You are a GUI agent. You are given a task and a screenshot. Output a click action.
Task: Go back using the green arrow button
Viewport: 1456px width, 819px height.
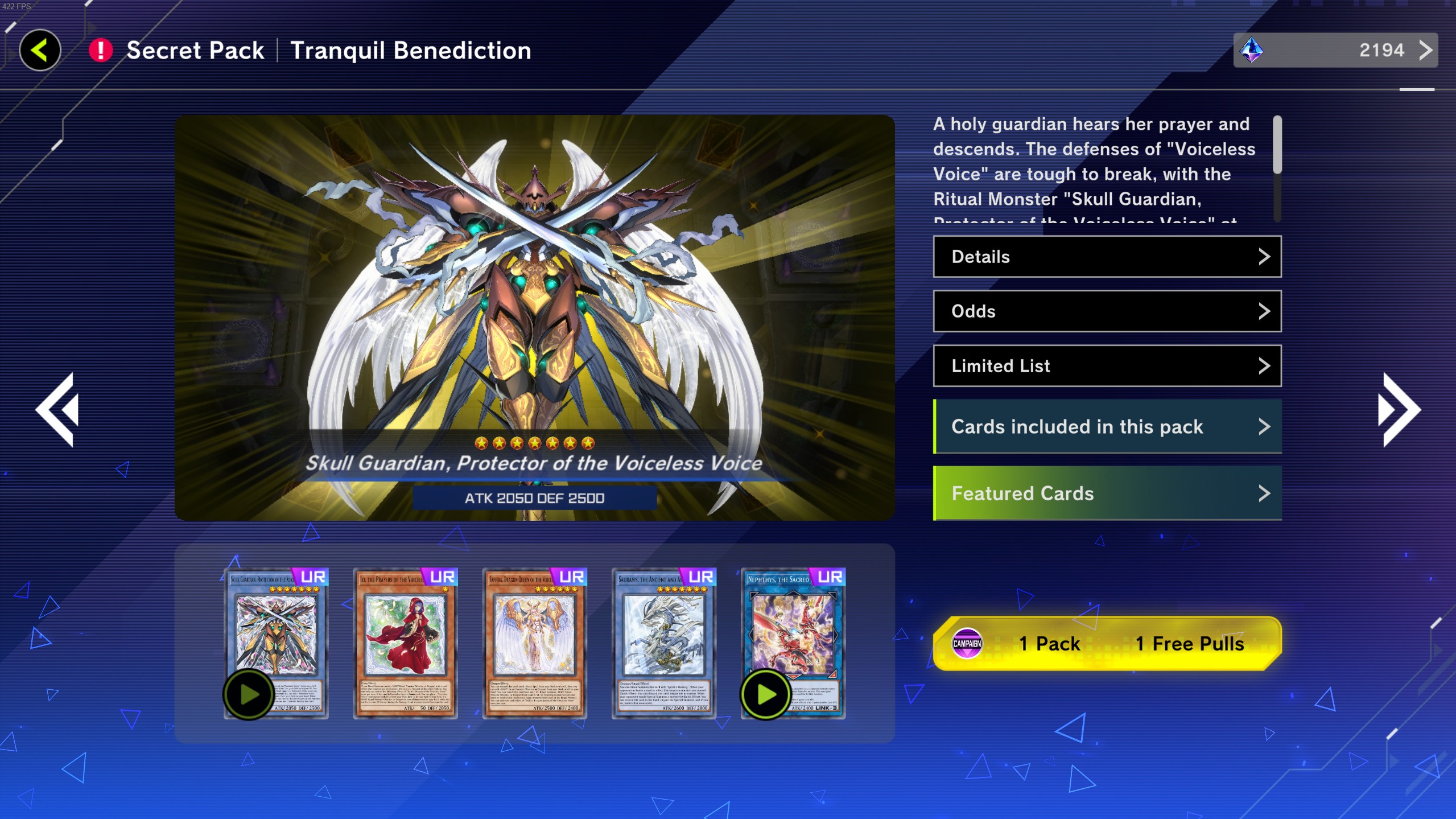40,50
